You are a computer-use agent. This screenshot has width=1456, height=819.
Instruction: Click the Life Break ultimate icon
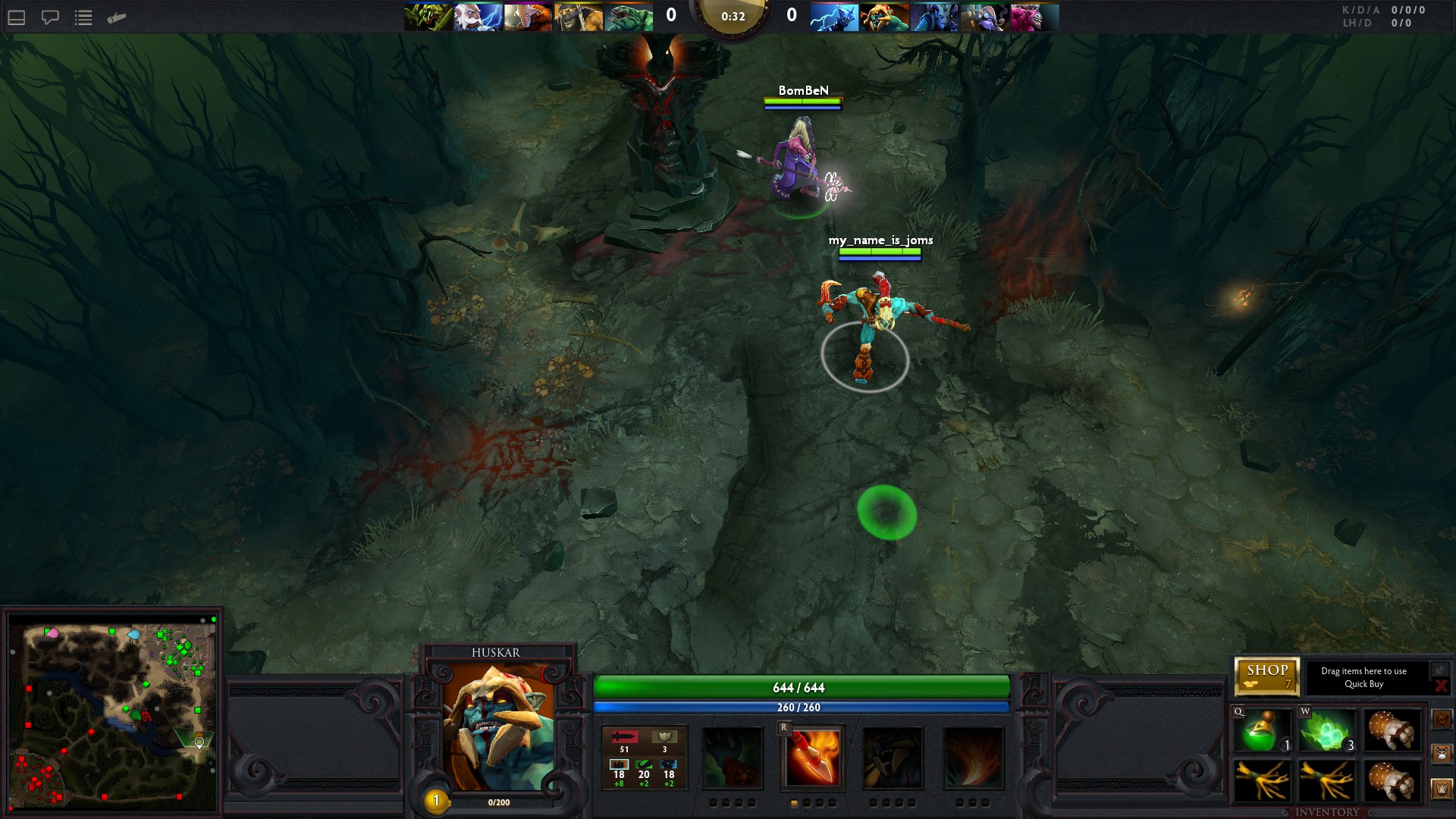coord(973,758)
